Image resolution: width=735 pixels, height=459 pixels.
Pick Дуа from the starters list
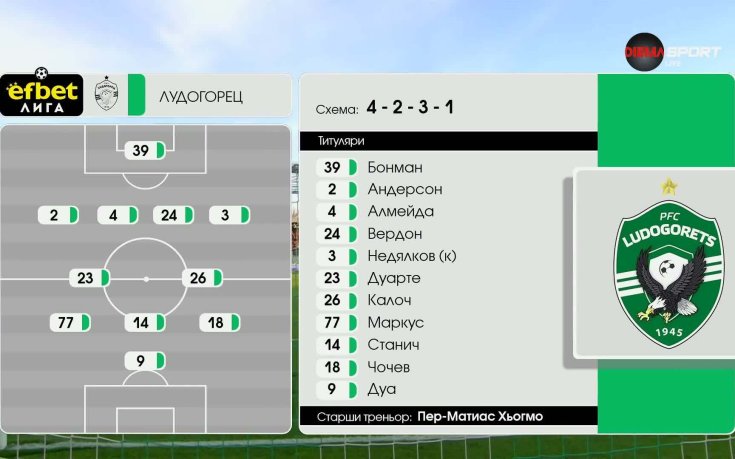click(x=381, y=388)
